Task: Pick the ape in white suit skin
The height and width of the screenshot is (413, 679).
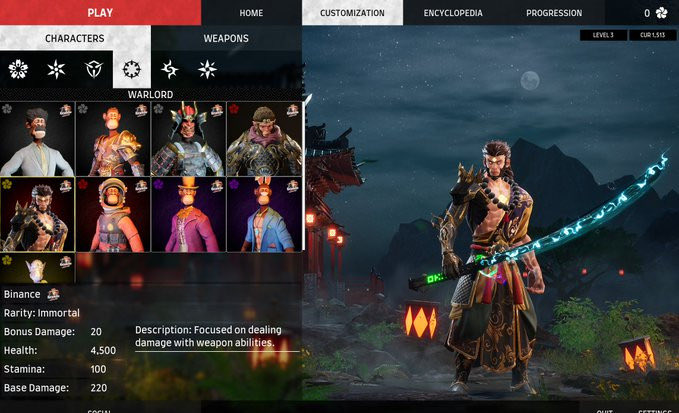Action: [x=38, y=138]
